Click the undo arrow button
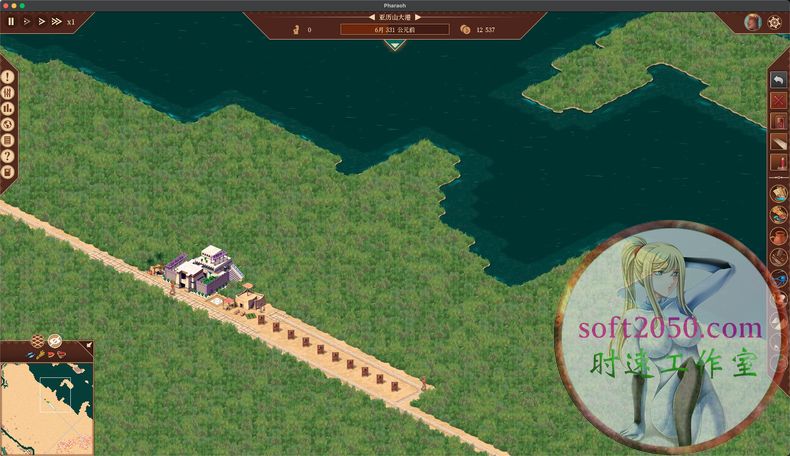The height and width of the screenshot is (456, 790). 779,80
